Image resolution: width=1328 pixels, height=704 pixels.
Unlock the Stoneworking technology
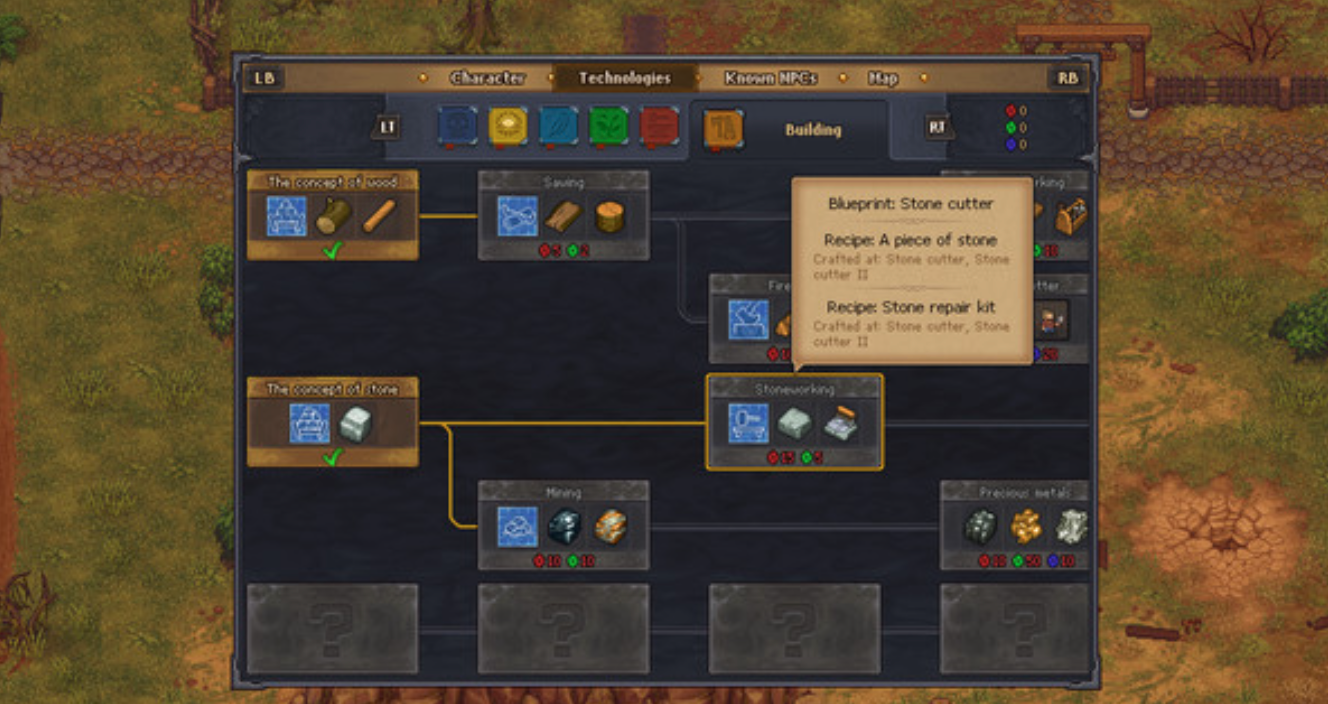795,387
